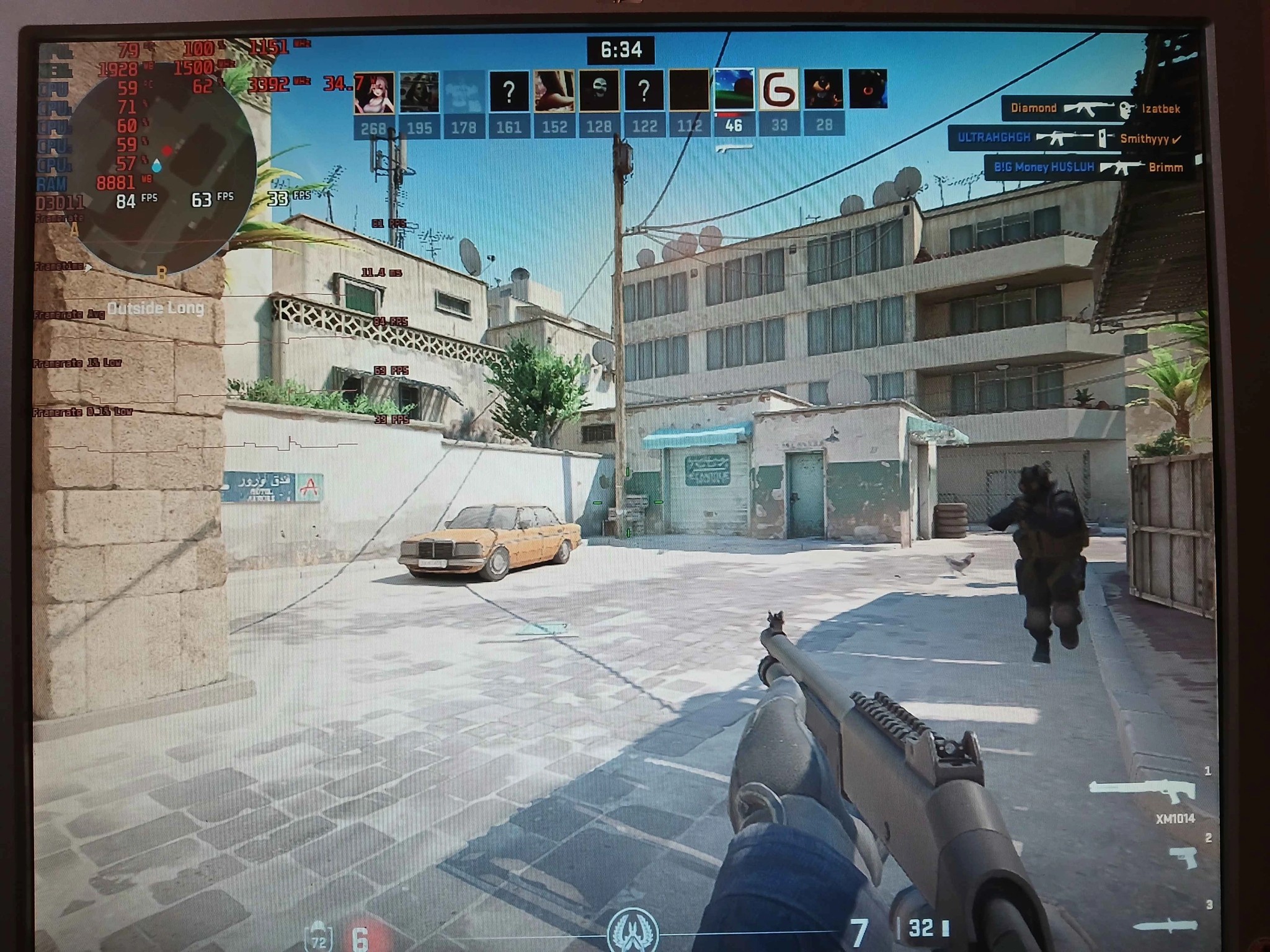Click the ULTRAHGHGH killed Smithyyy feed entry
1270x952 pixels.
point(1068,138)
